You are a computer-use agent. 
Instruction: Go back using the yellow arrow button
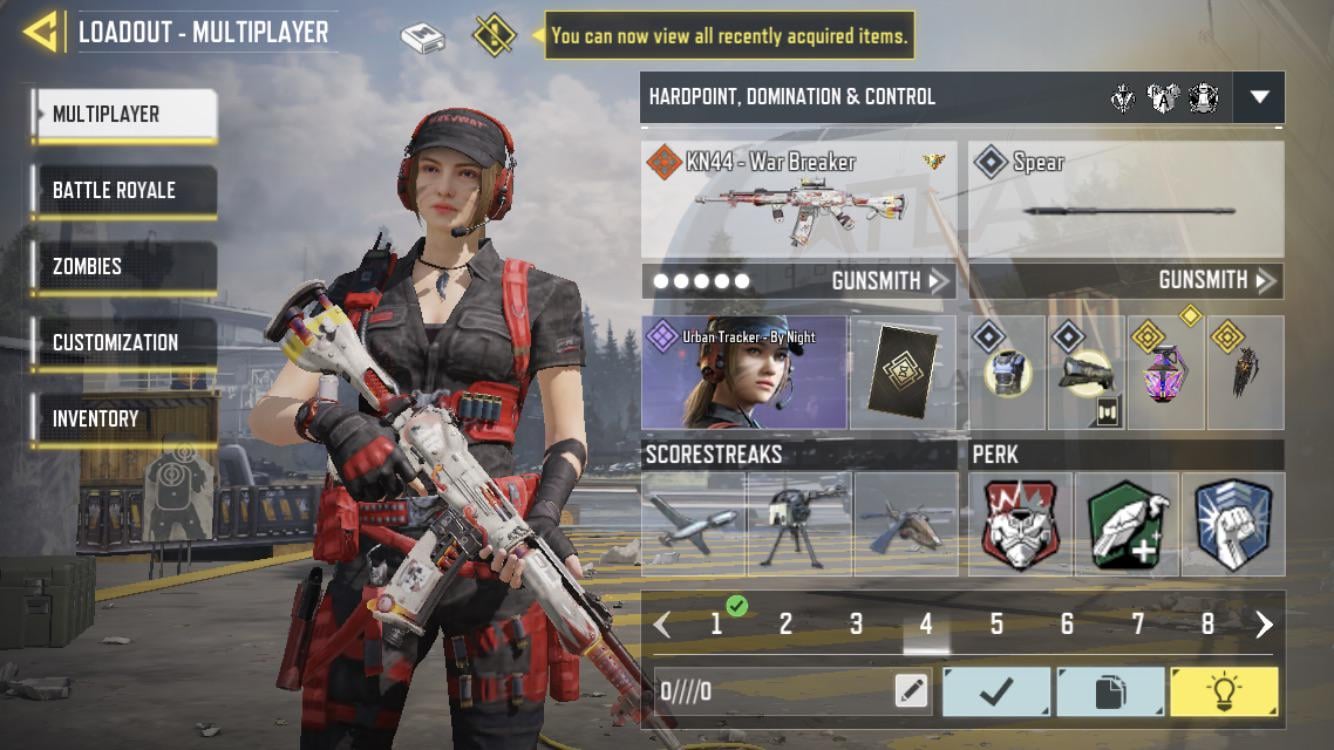click(40, 32)
